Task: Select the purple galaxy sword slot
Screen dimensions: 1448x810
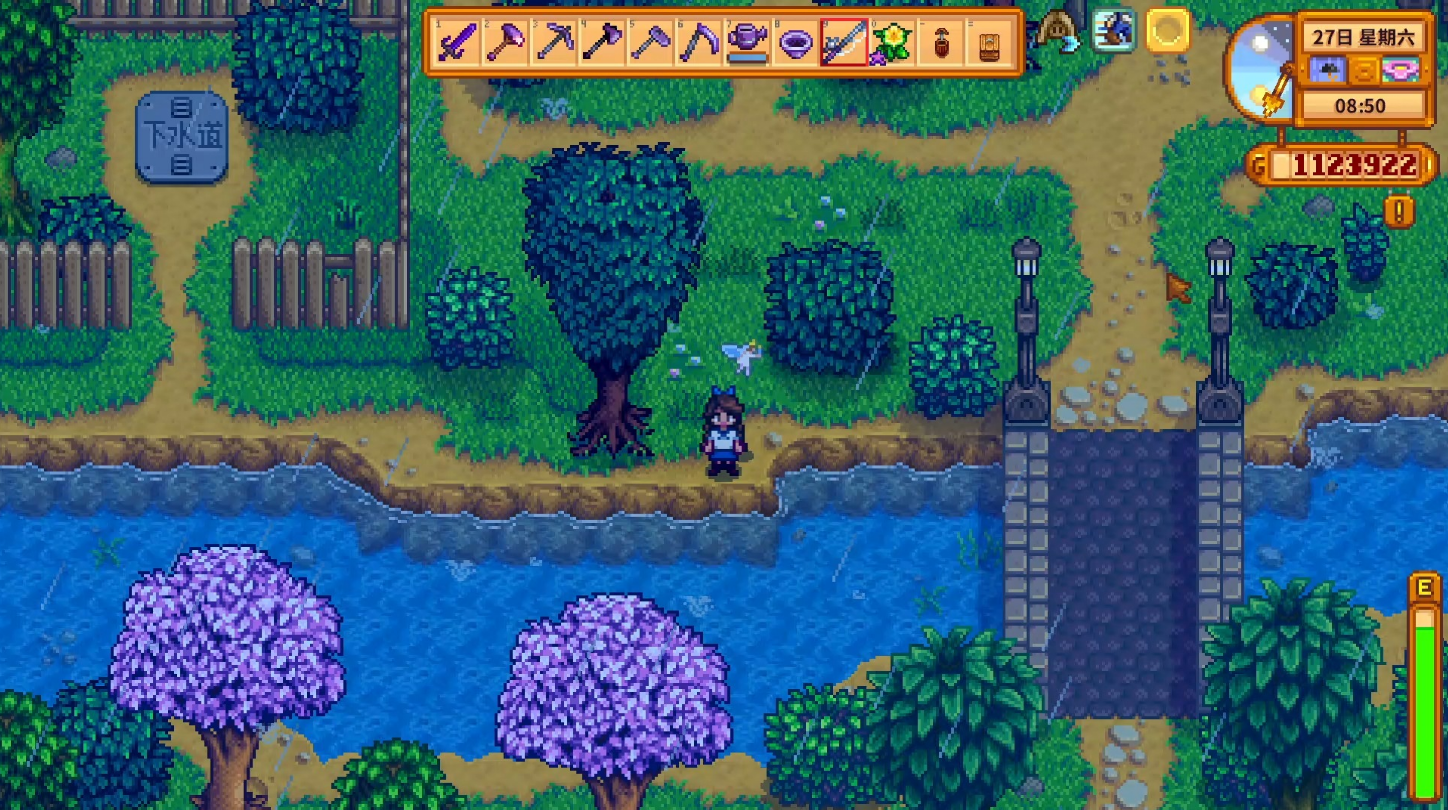Action: coord(458,43)
